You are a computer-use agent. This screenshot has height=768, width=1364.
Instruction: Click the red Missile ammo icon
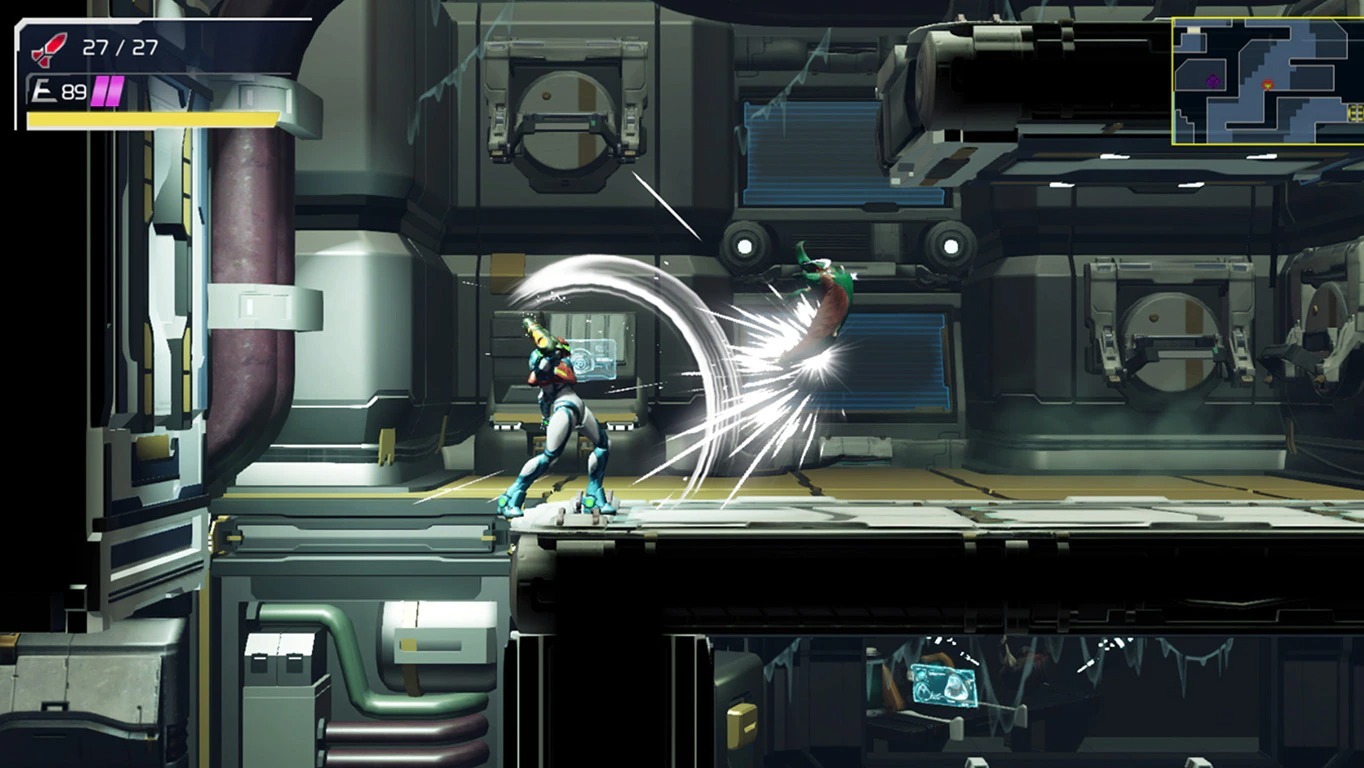pos(48,48)
